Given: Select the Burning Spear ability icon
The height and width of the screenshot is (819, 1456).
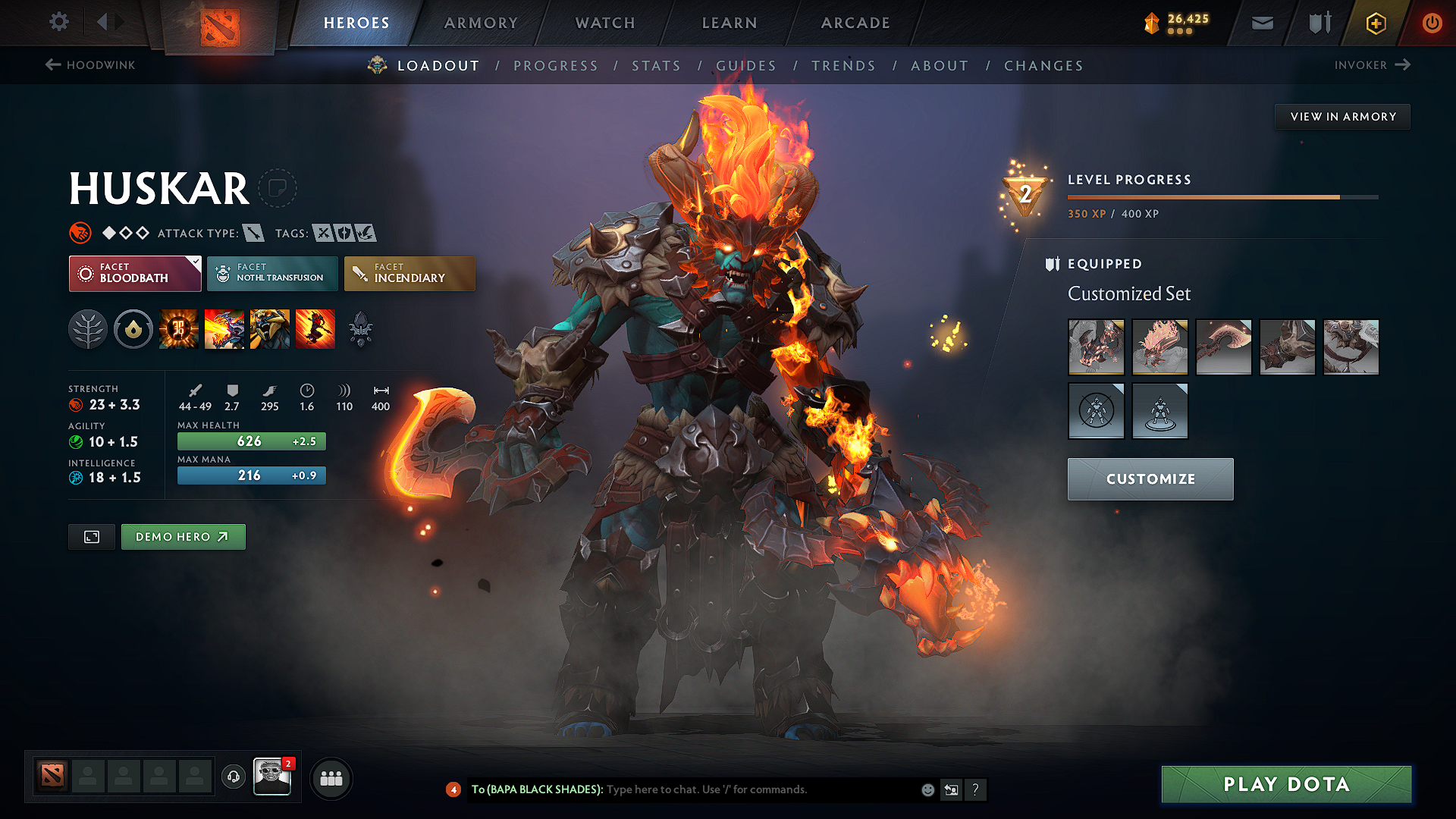Looking at the screenshot, I should coord(224,329).
